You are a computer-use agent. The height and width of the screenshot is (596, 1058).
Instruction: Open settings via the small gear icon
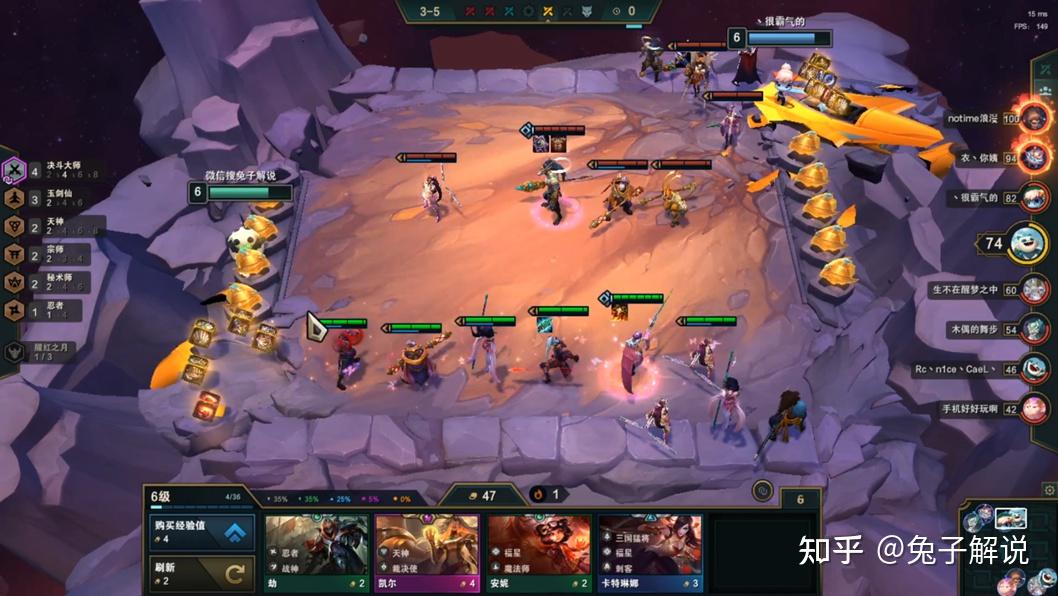click(1049, 490)
